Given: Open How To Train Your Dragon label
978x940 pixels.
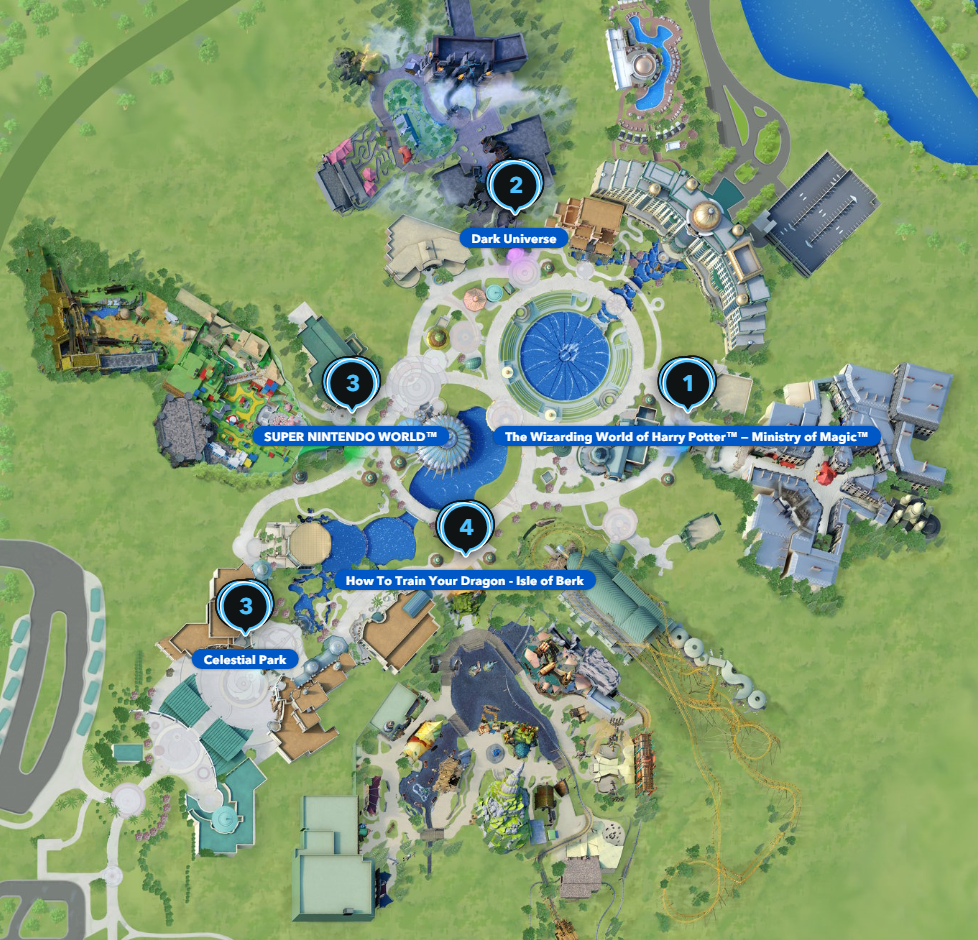Looking at the screenshot, I should [x=470, y=580].
